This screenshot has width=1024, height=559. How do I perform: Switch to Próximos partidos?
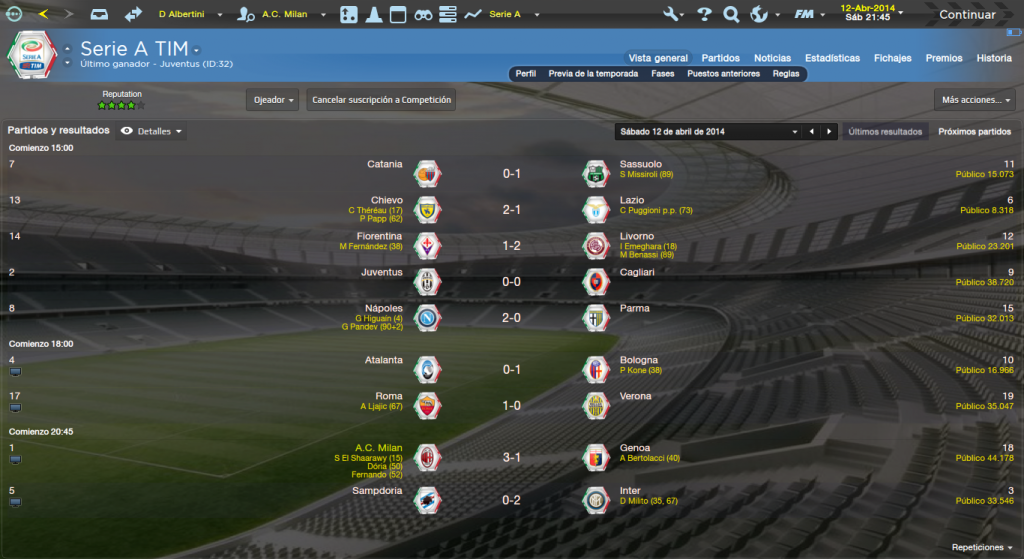tap(974, 131)
